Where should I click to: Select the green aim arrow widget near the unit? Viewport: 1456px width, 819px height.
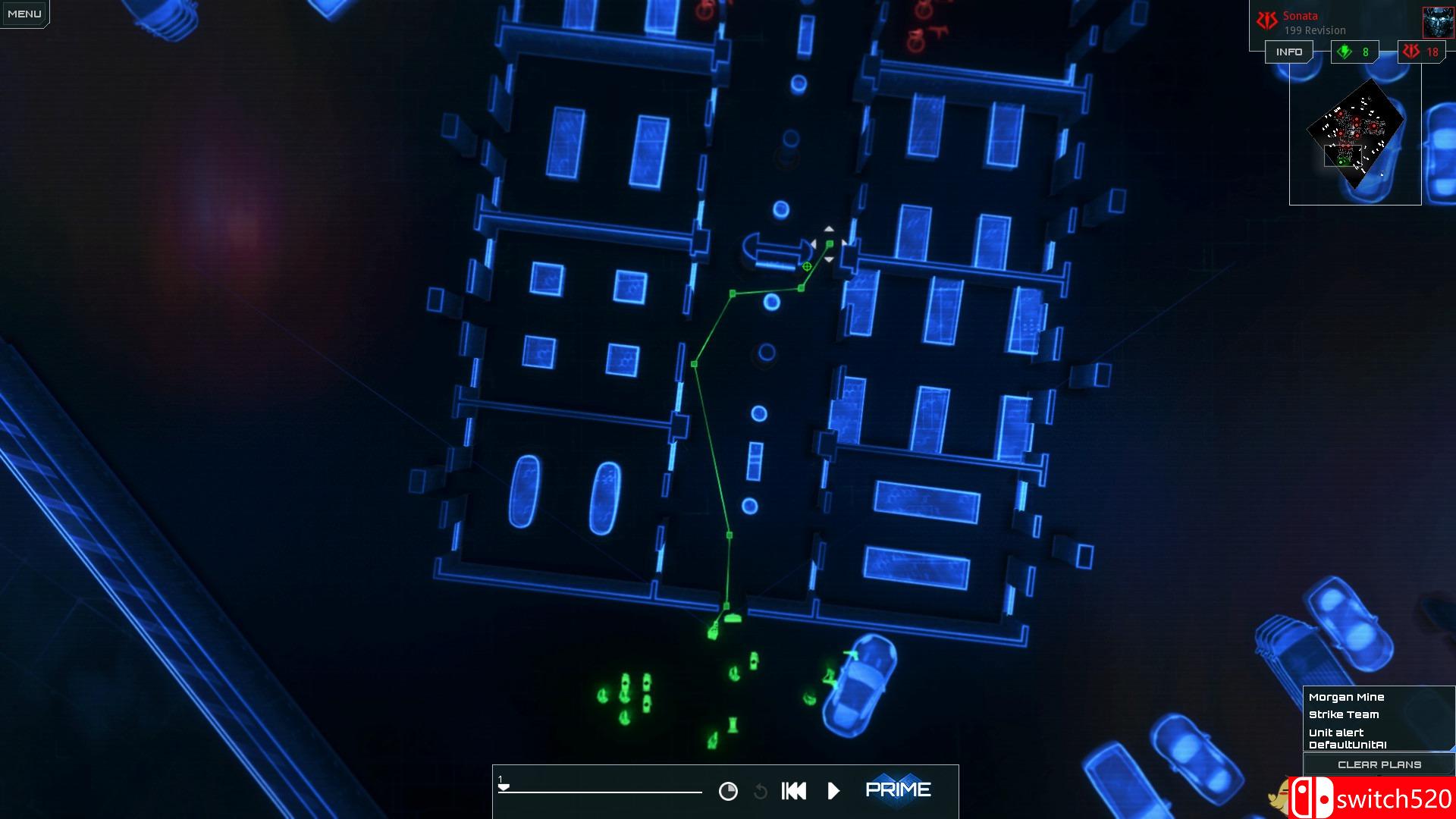pyautogui.click(x=830, y=244)
